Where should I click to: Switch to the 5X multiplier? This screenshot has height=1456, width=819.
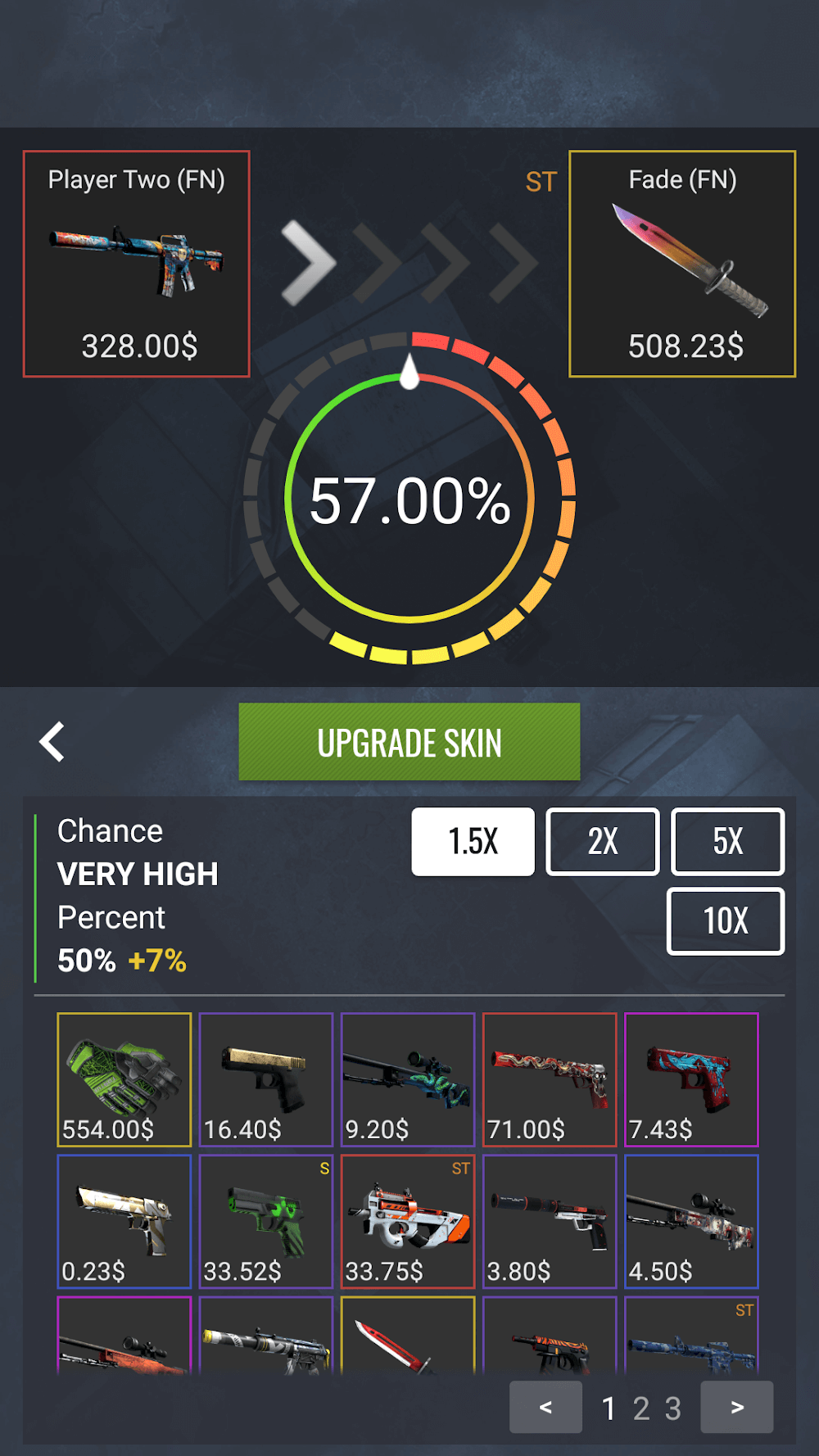tap(727, 842)
